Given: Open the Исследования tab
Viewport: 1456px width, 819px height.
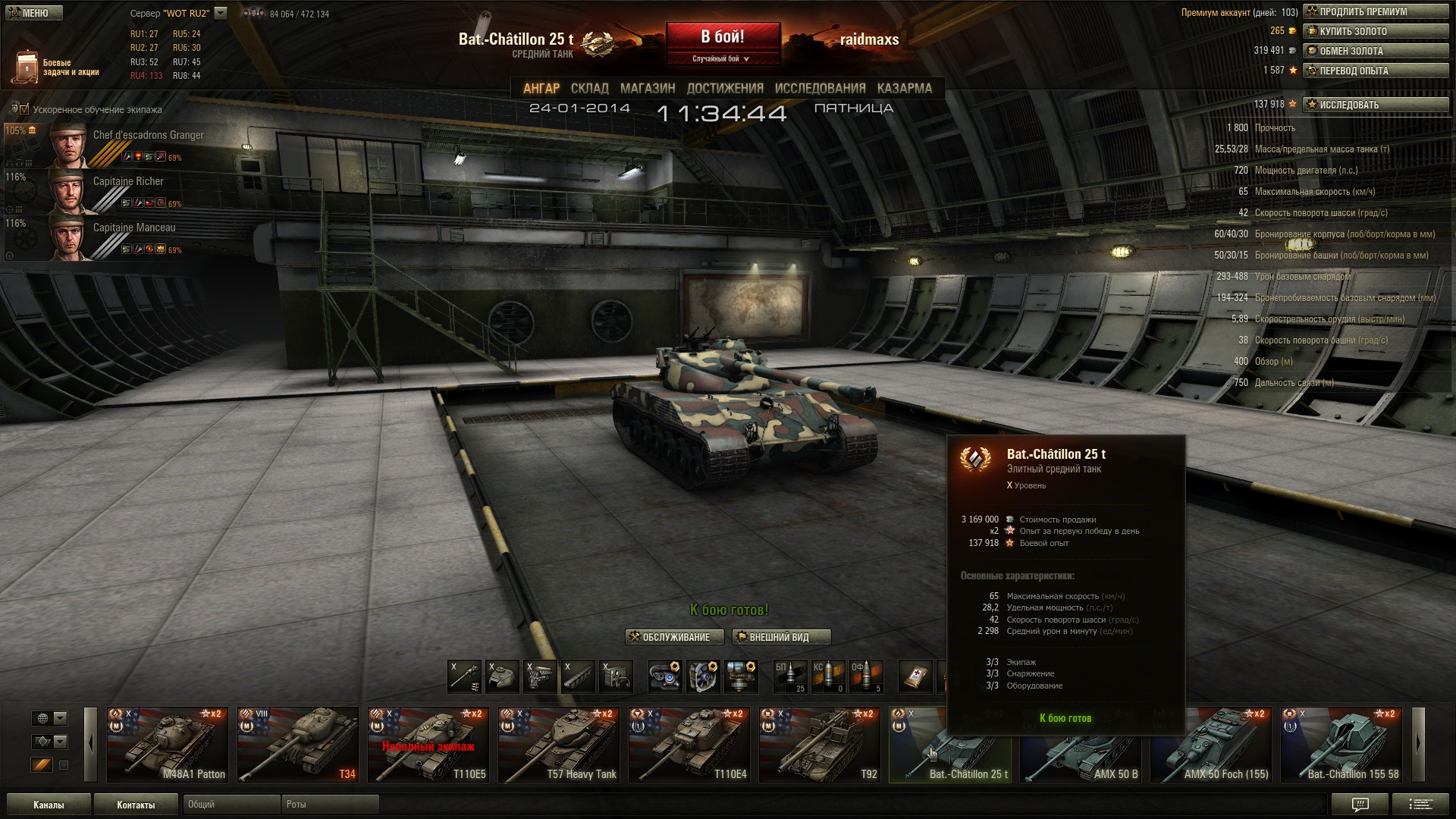Looking at the screenshot, I should click(820, 89).
